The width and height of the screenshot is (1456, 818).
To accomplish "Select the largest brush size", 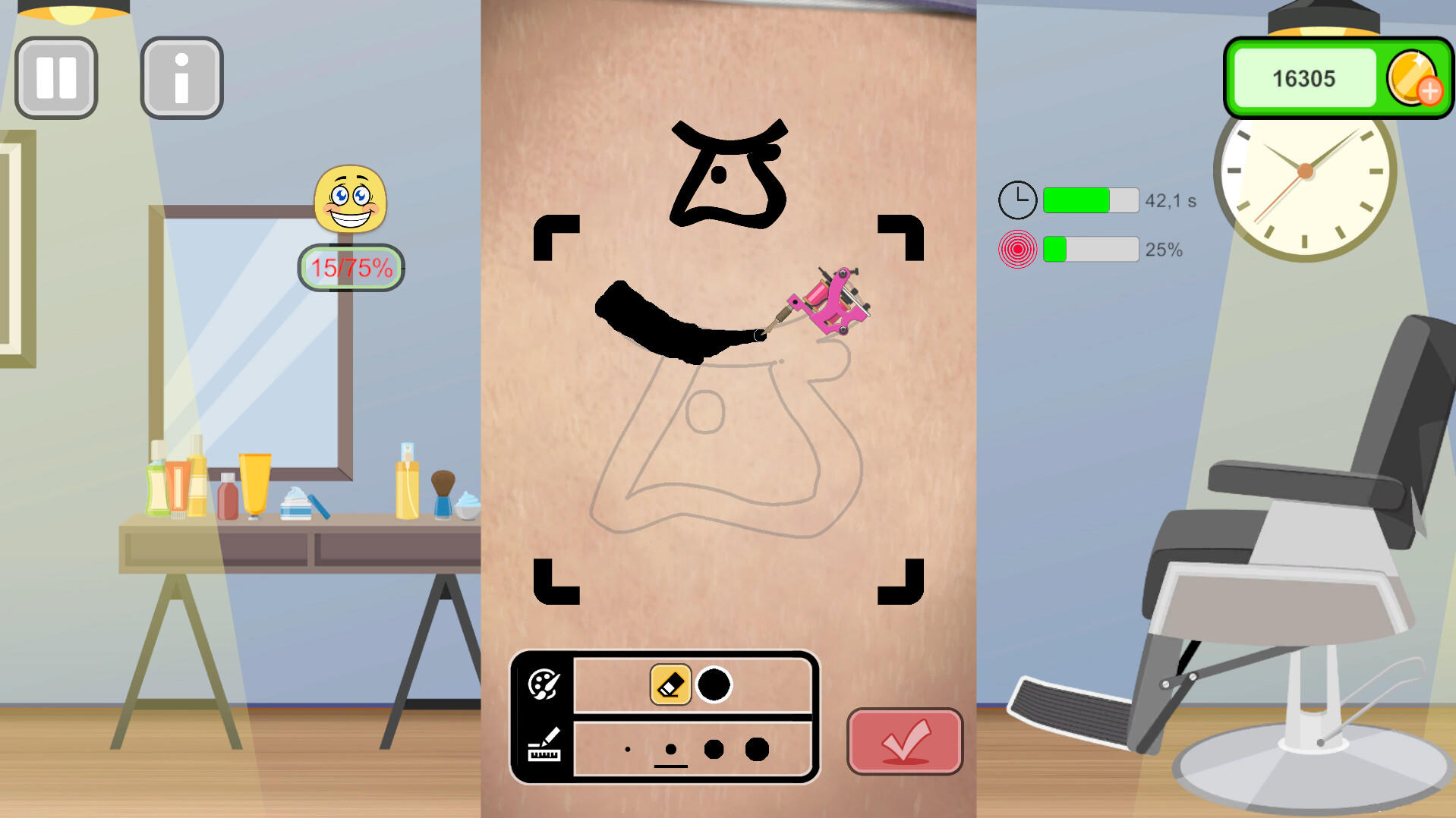I will pyautogui.click(x=756, y=748).
